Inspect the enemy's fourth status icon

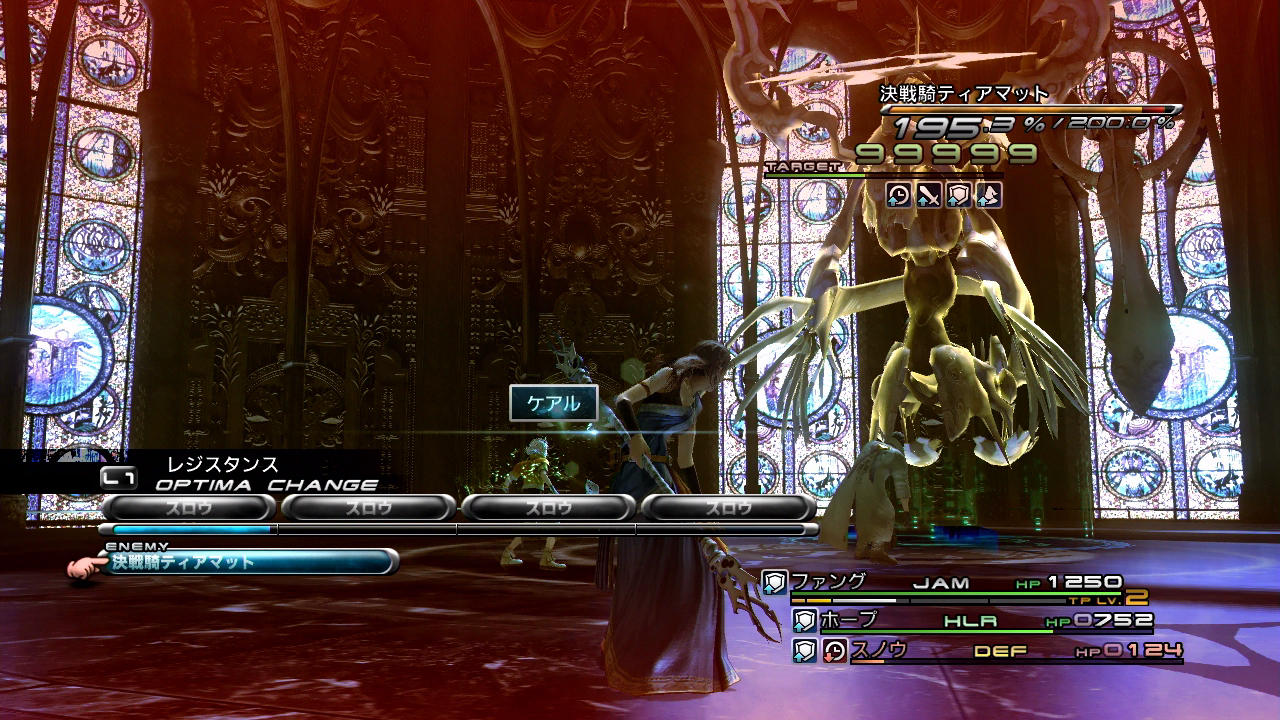coord(989,195)
